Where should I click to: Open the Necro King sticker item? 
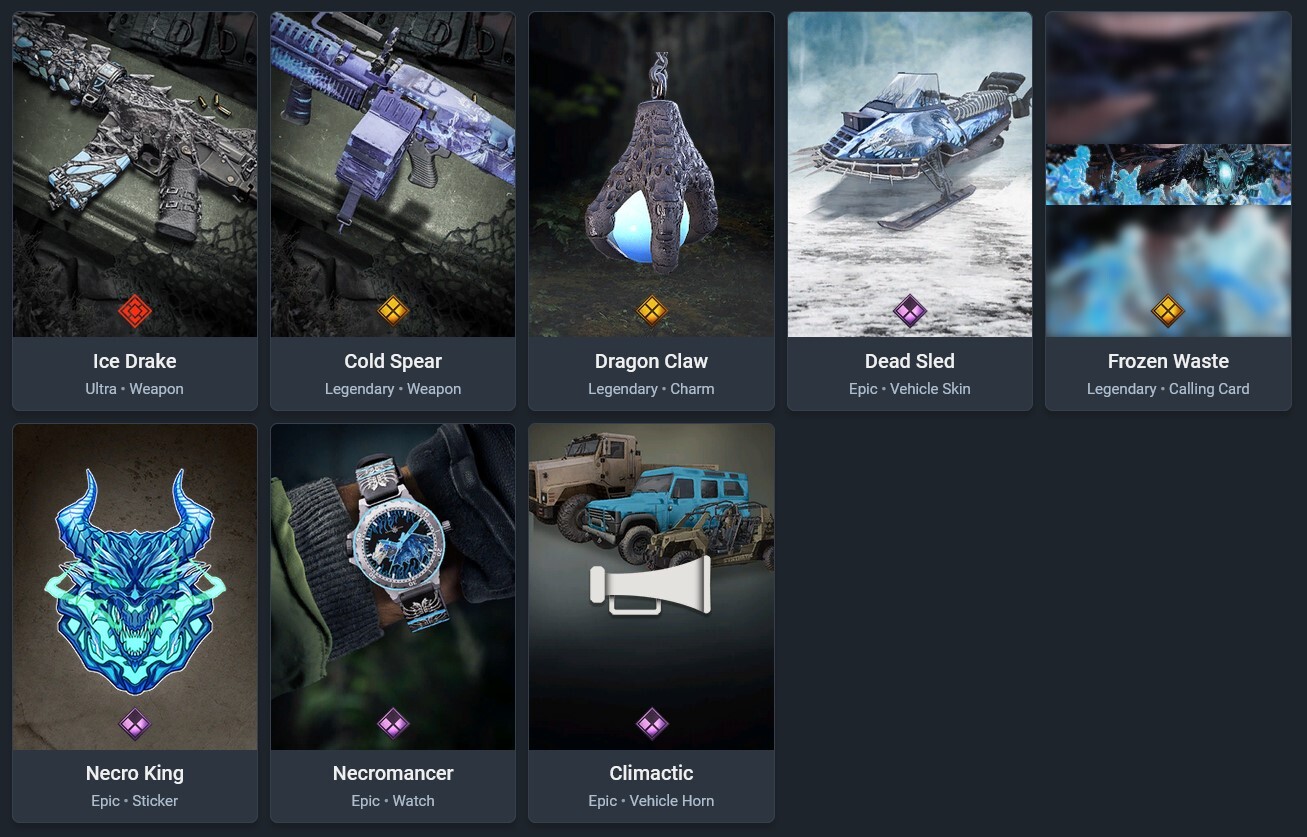tap(135, 622)
